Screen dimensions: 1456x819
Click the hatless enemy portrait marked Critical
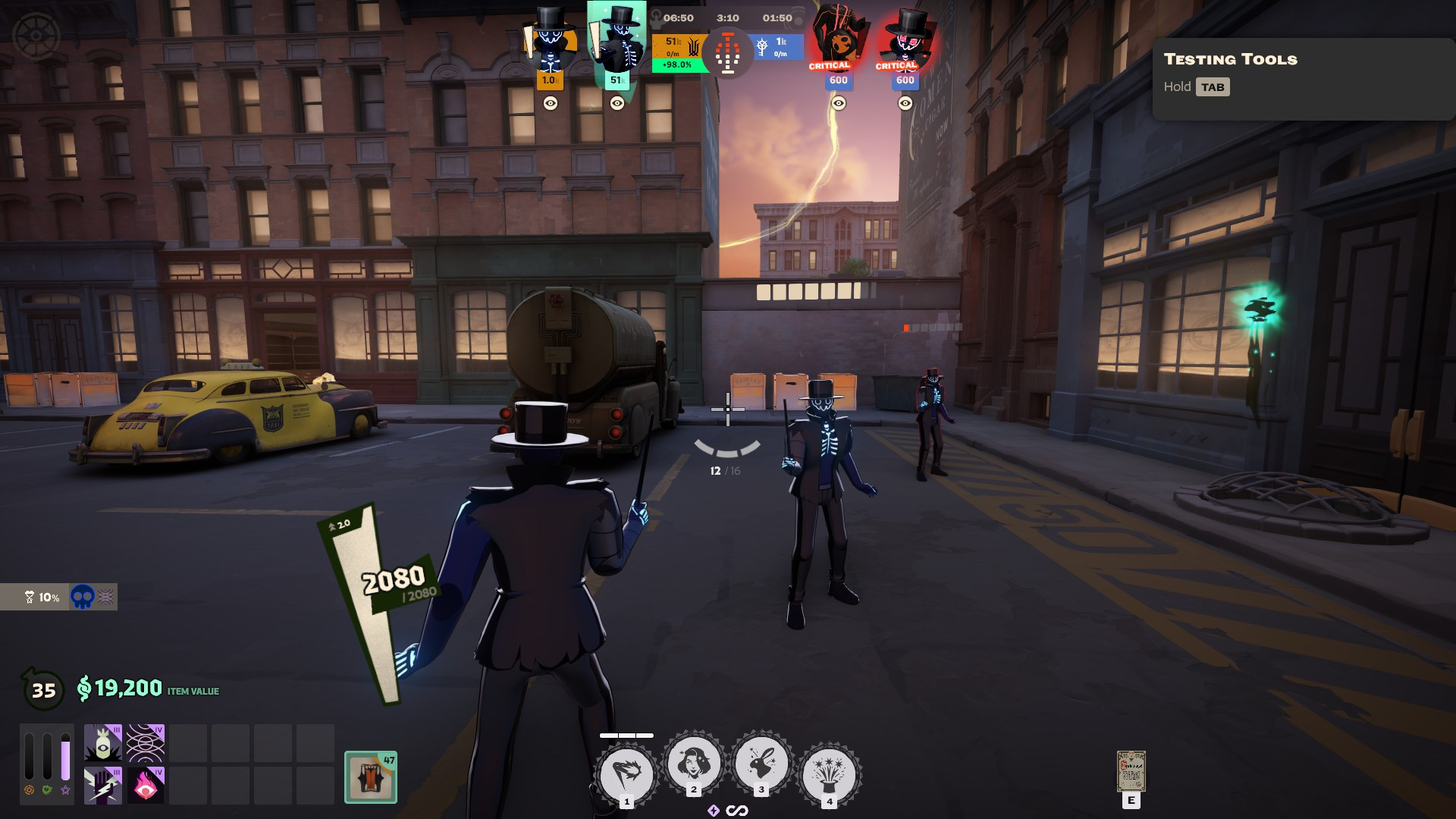coord(836,39)
